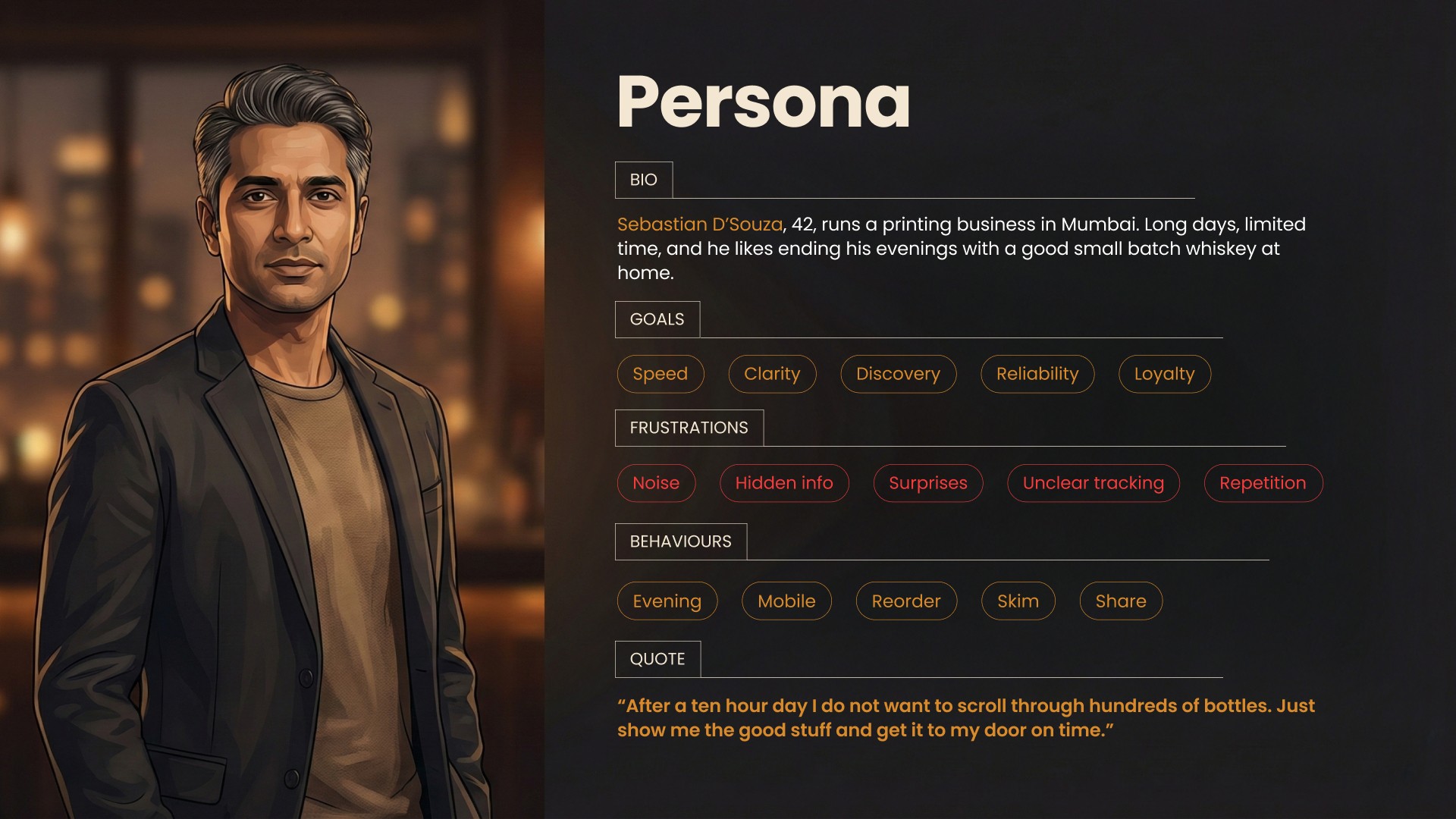
Task: Select the Reliability goal tag
Action: pos(1037,374)
